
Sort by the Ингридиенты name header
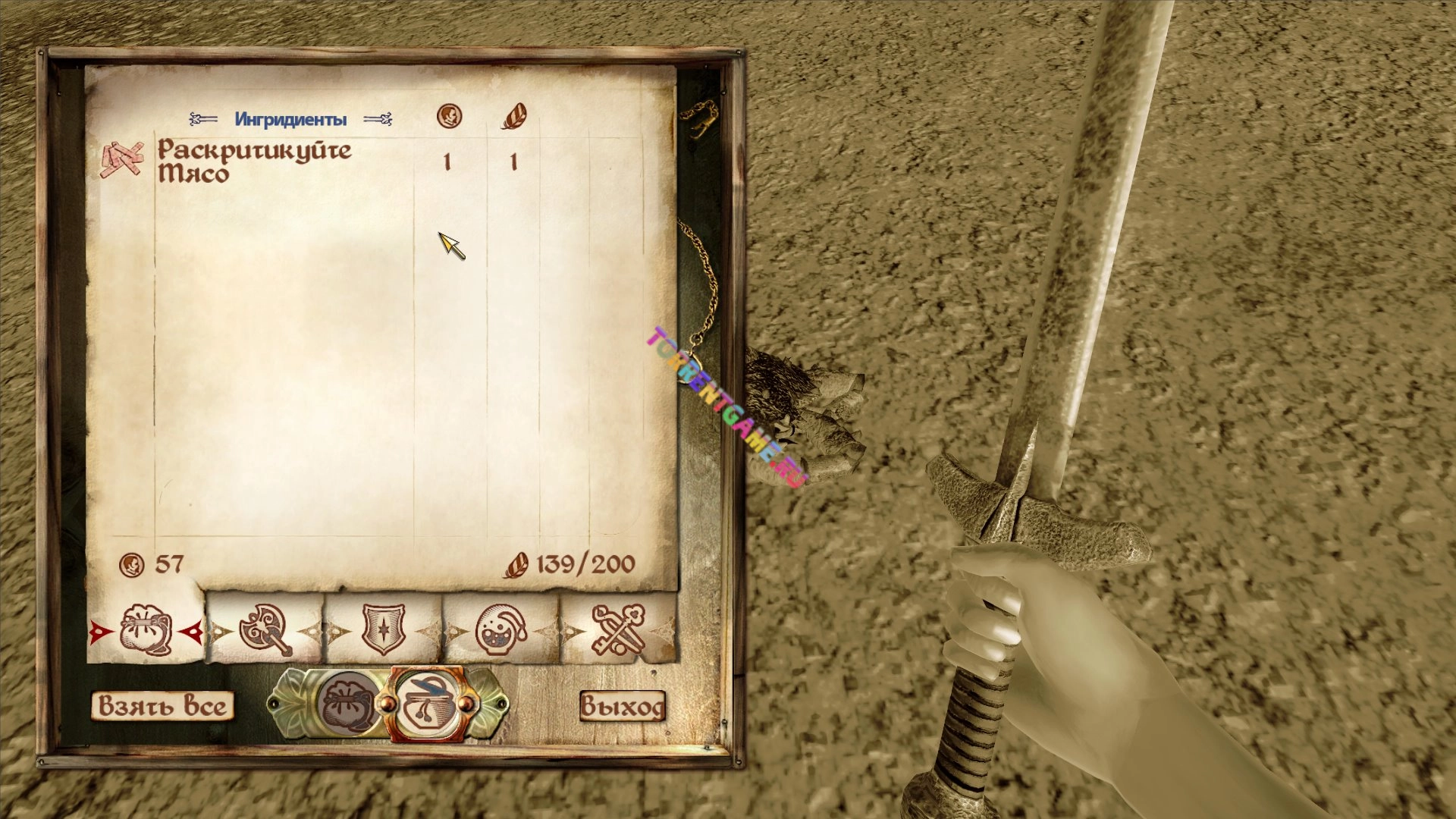[x=290, y=119]
